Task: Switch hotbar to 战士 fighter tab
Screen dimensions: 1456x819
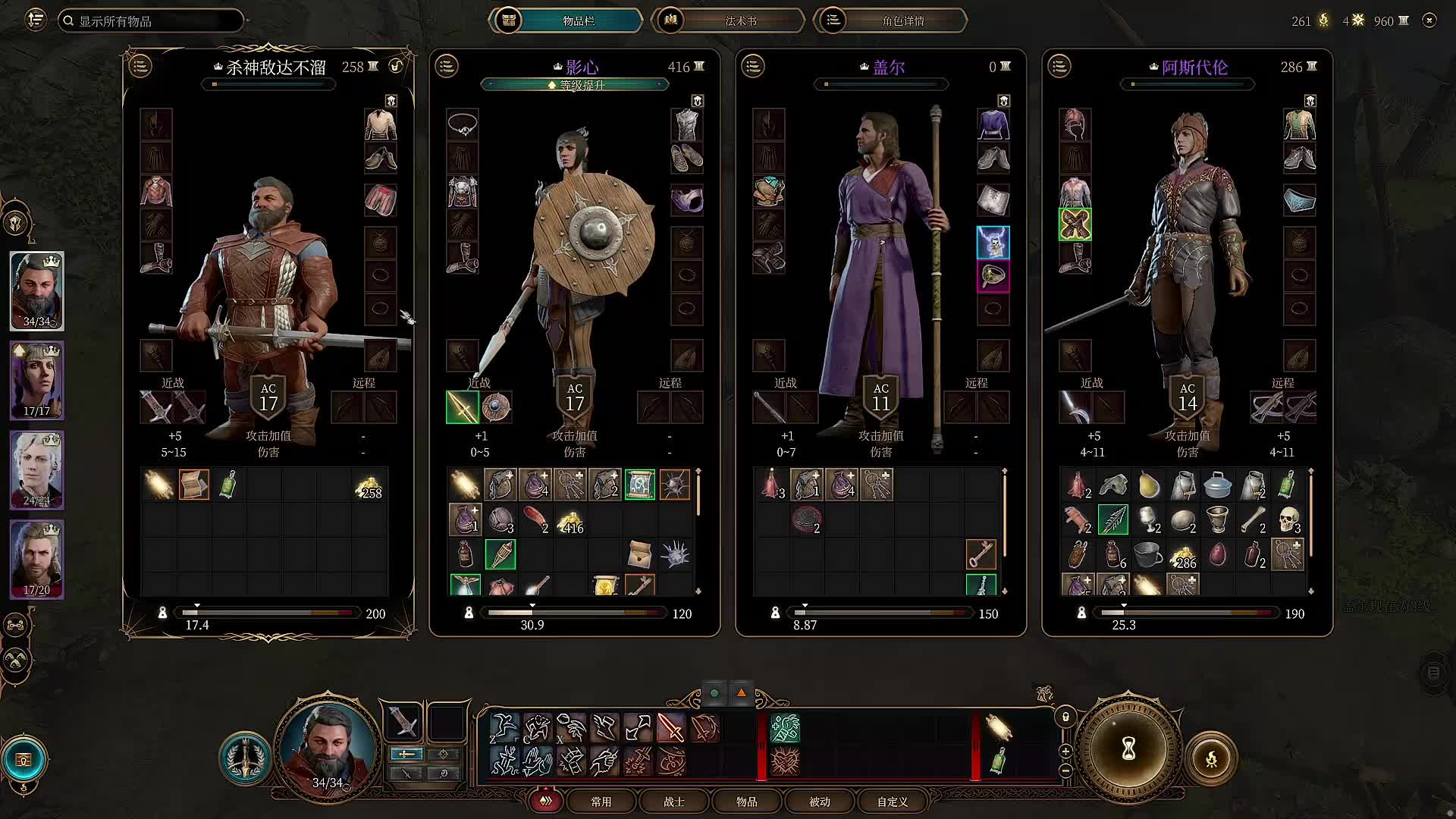Action: (x=673, y=802)
